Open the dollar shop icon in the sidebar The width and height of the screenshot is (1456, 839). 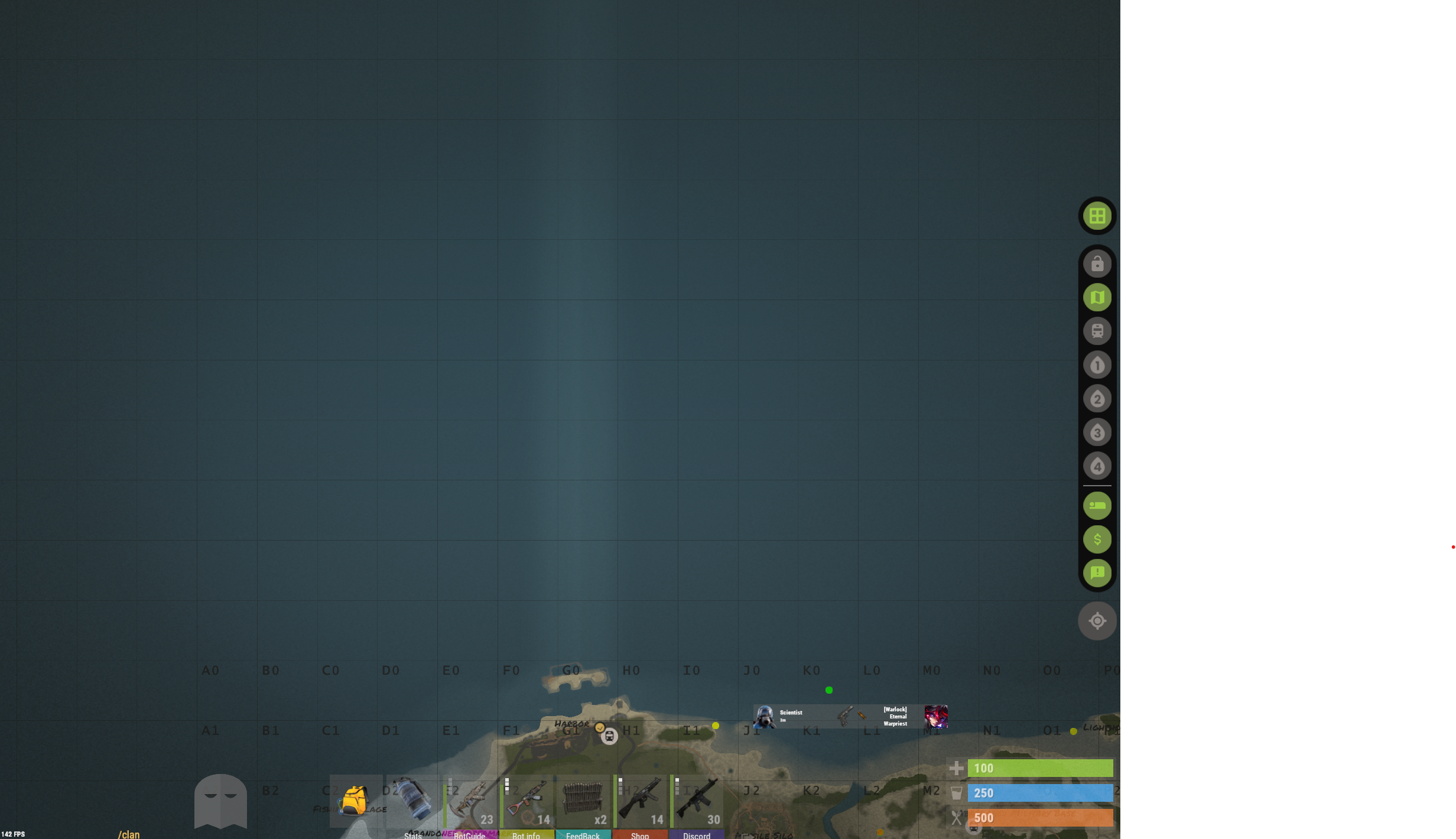tap(1097, 539)
